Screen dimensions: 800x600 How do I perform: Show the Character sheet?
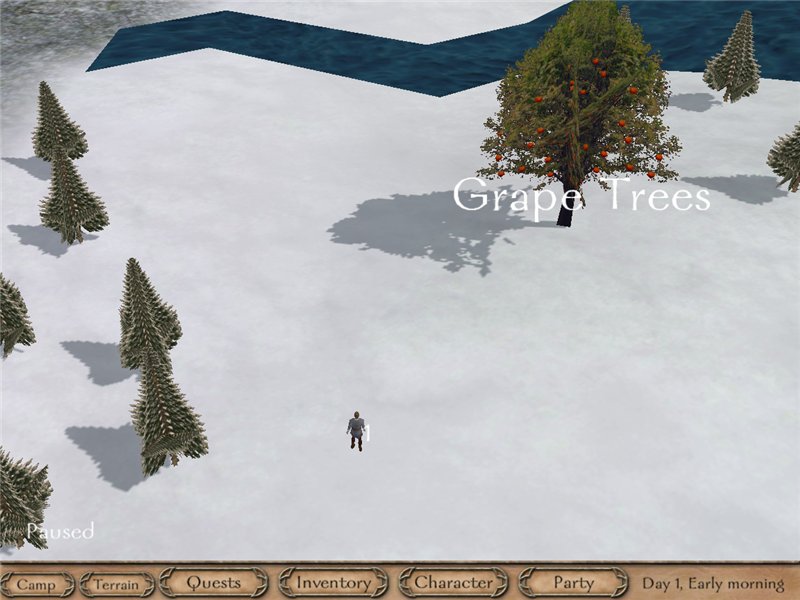pyautogui.click(x=454, y=582)
